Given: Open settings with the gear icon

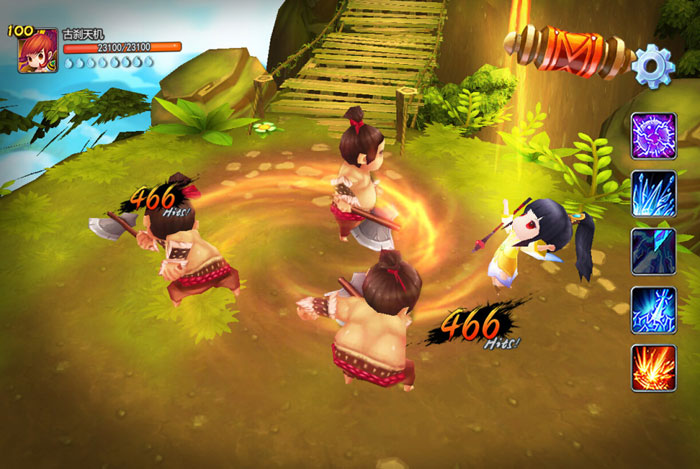Looking at the screenshot, I should point(653,65).
